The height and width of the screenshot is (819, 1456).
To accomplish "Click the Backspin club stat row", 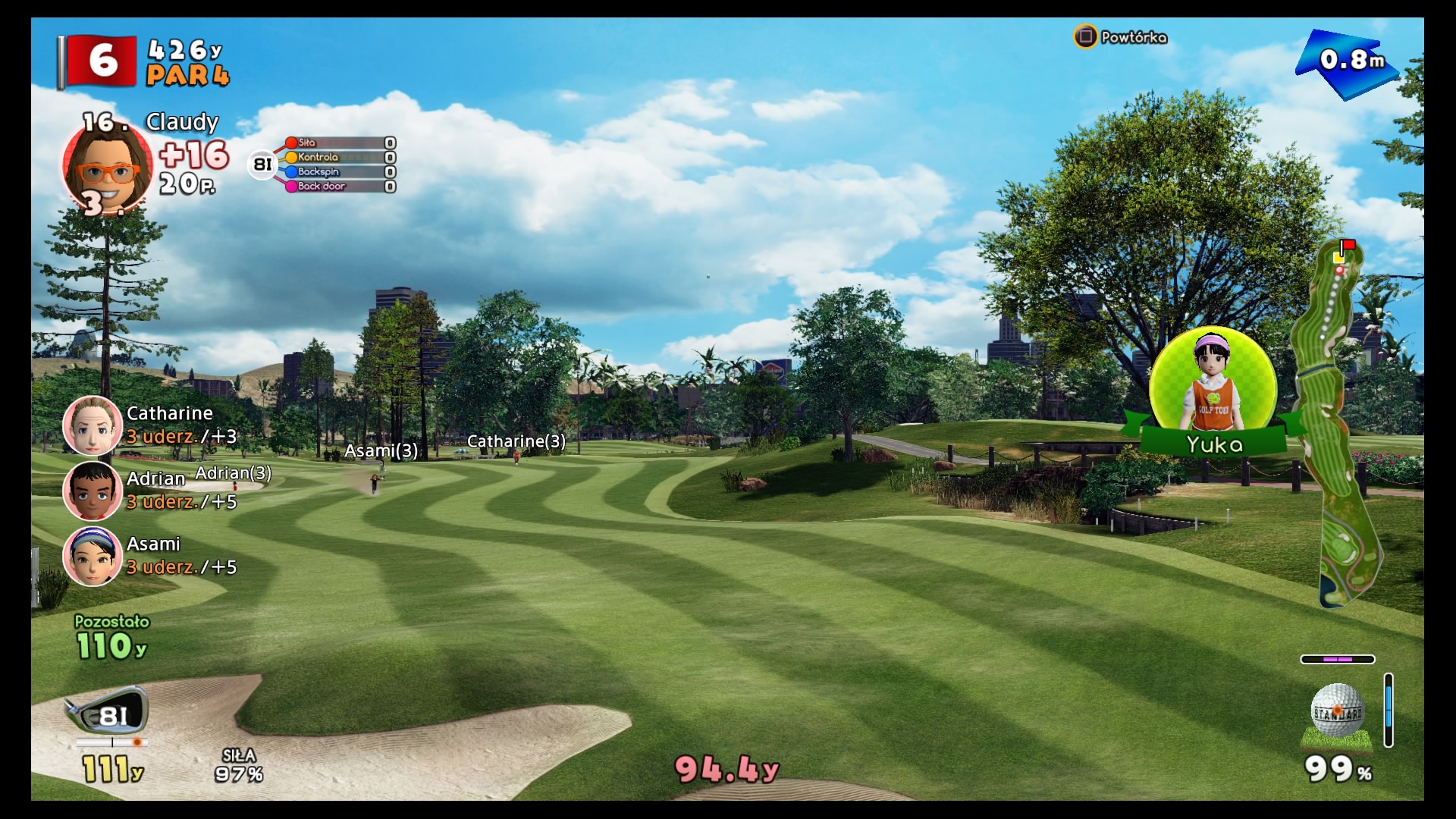I will coord(339,172).
